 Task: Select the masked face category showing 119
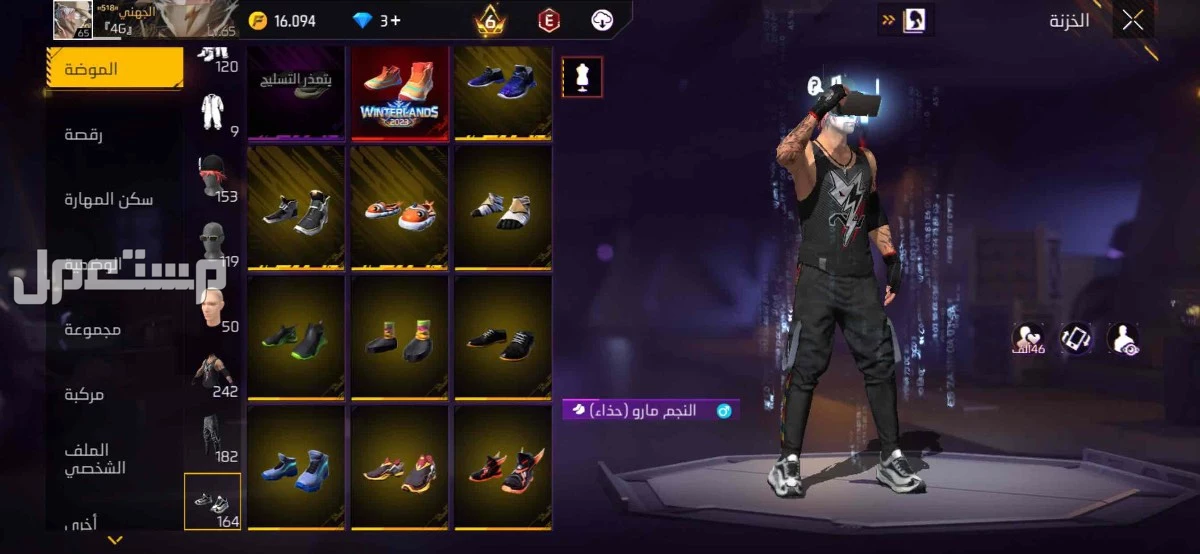click(x=212, y=245)
